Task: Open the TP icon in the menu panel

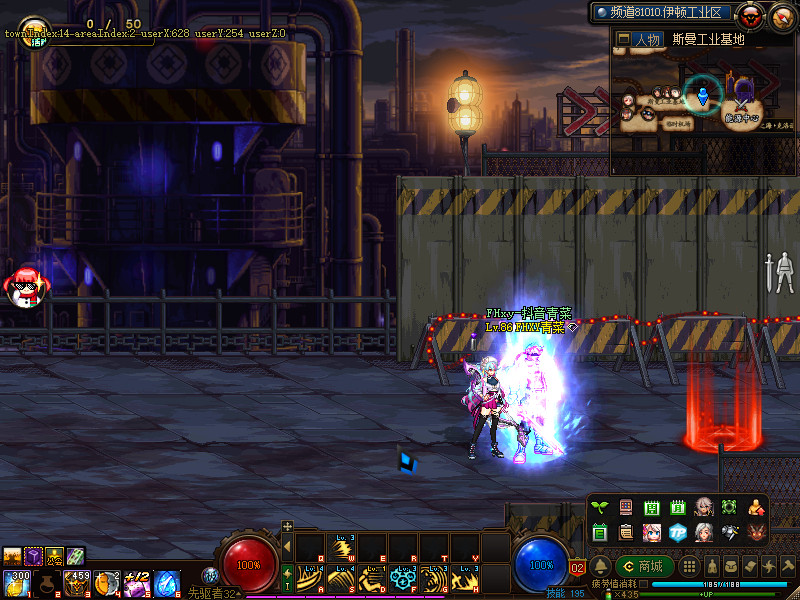Action: [x=678, y=531]
